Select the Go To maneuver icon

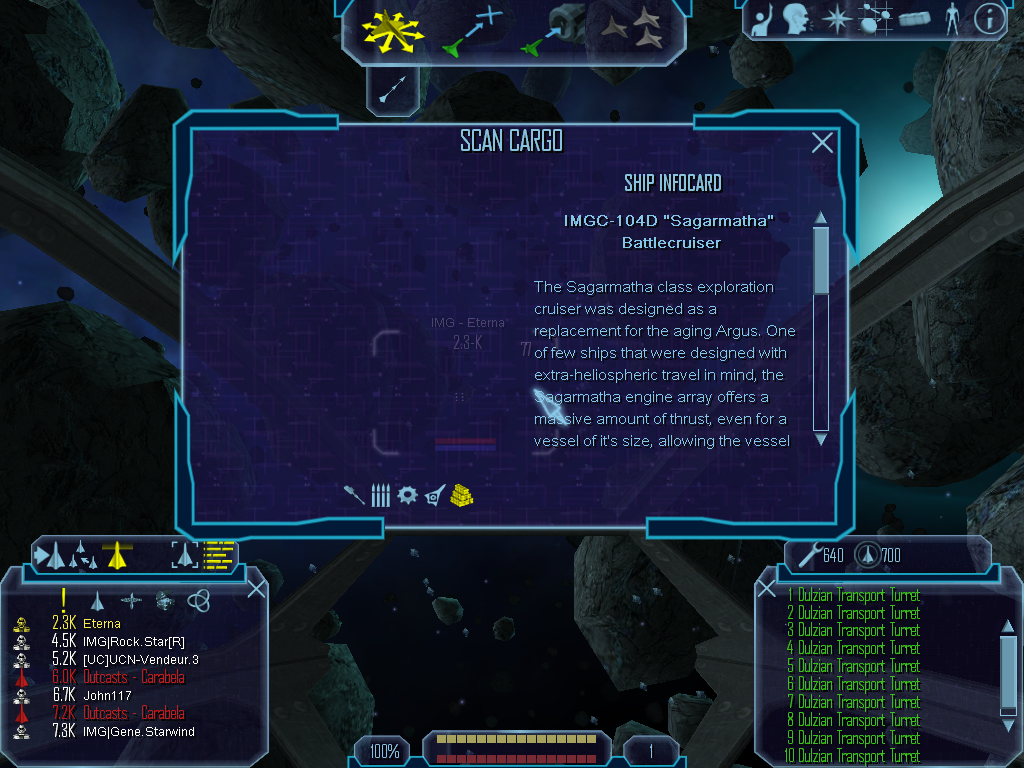pyautogui.click(x=471, y=29)
